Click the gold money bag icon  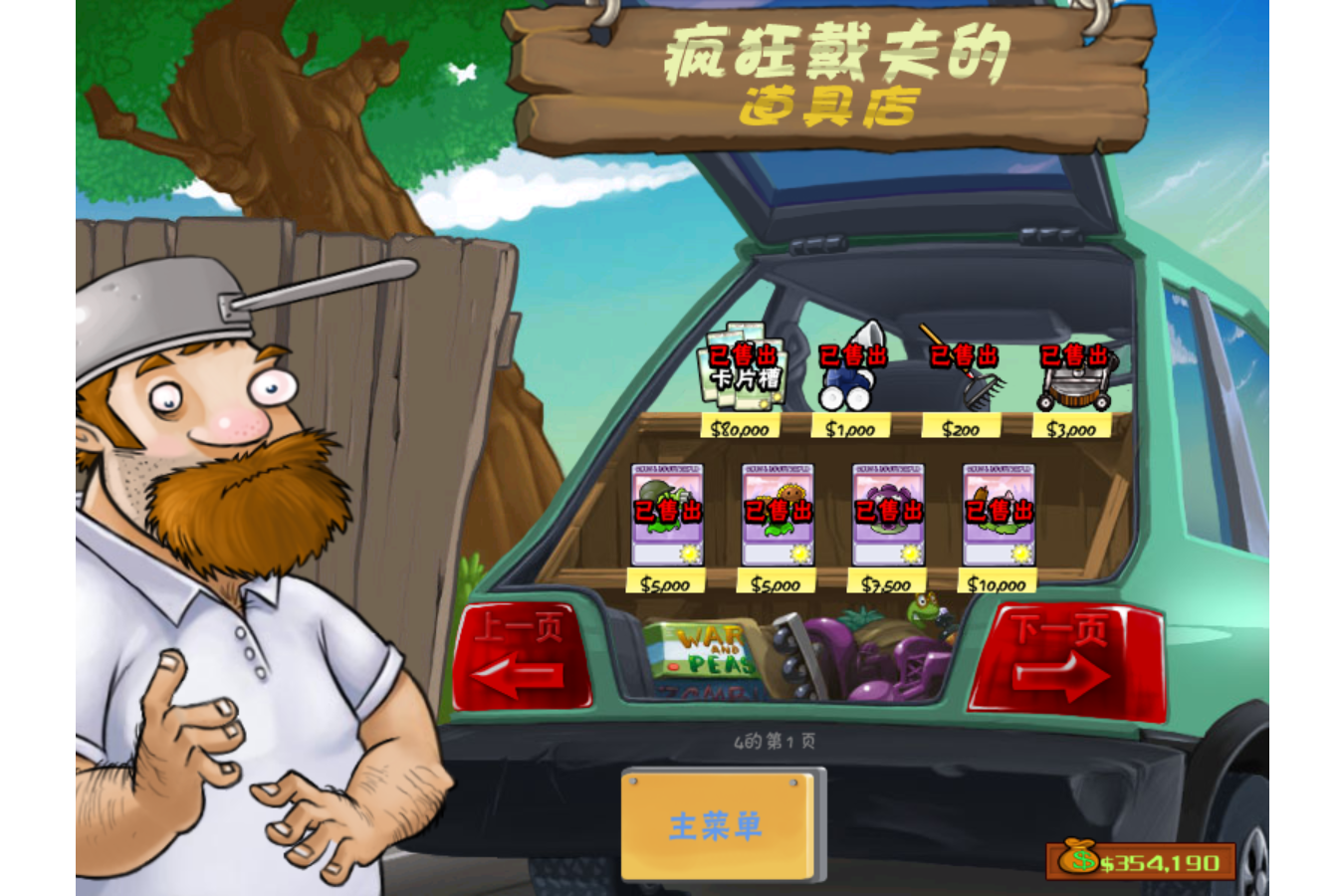tap(1078, 858)
